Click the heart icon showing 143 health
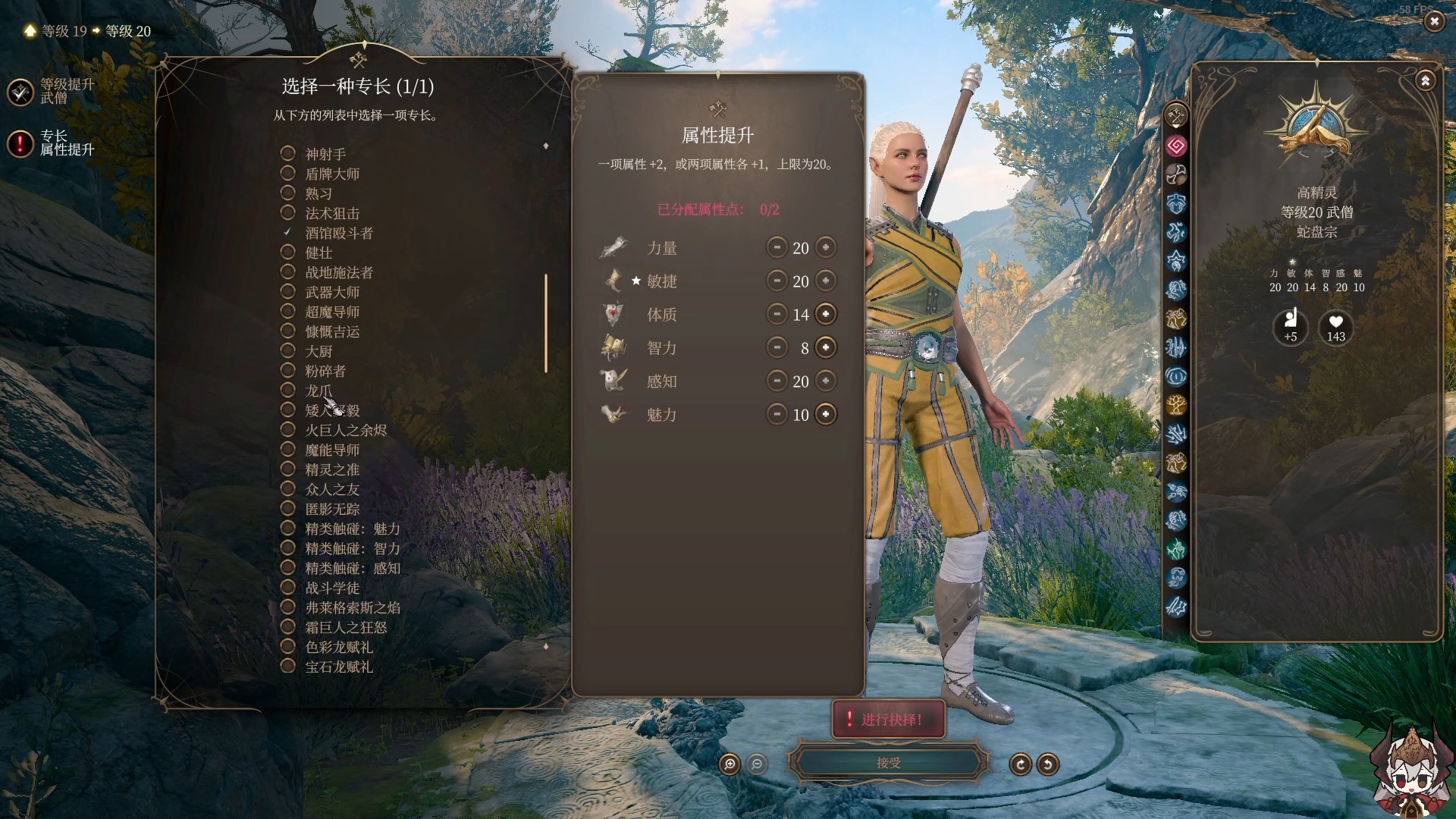Screen dimensions: 1456x819 click(1335, 328)
